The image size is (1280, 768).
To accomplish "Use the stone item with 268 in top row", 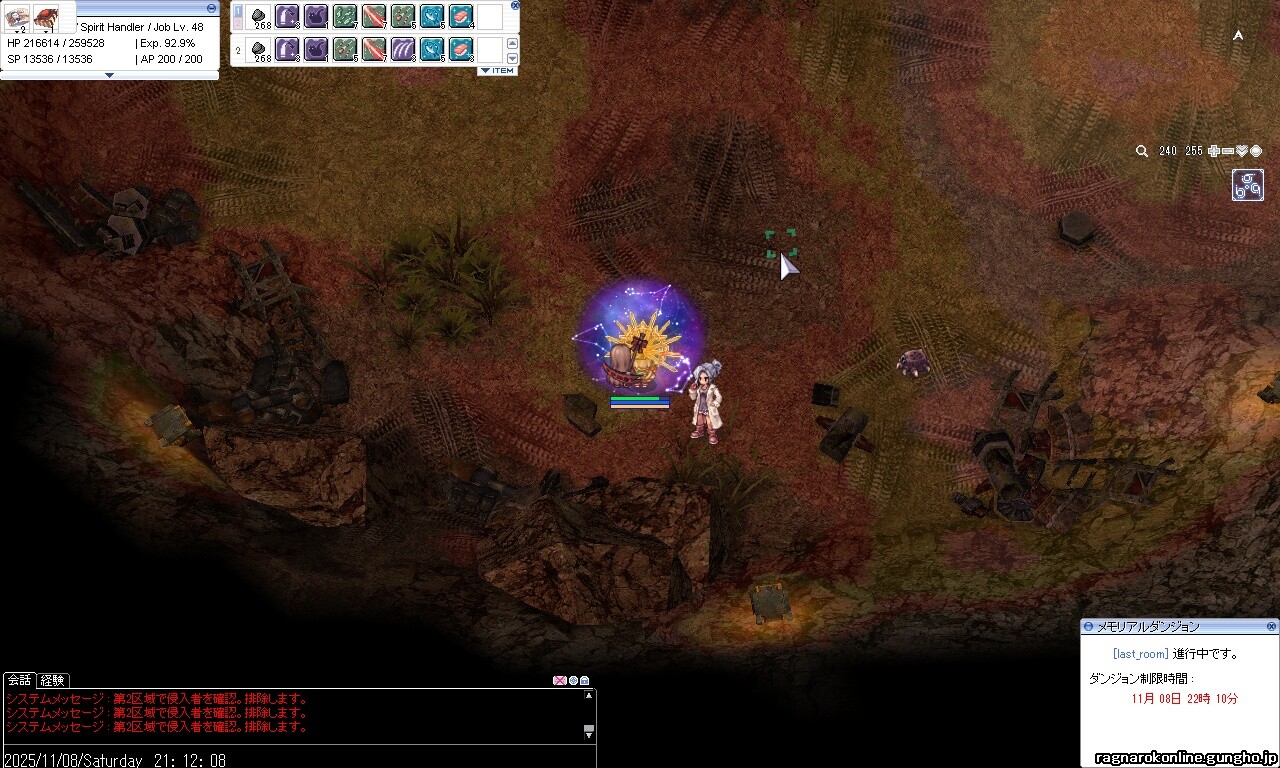I will [259, 16].
